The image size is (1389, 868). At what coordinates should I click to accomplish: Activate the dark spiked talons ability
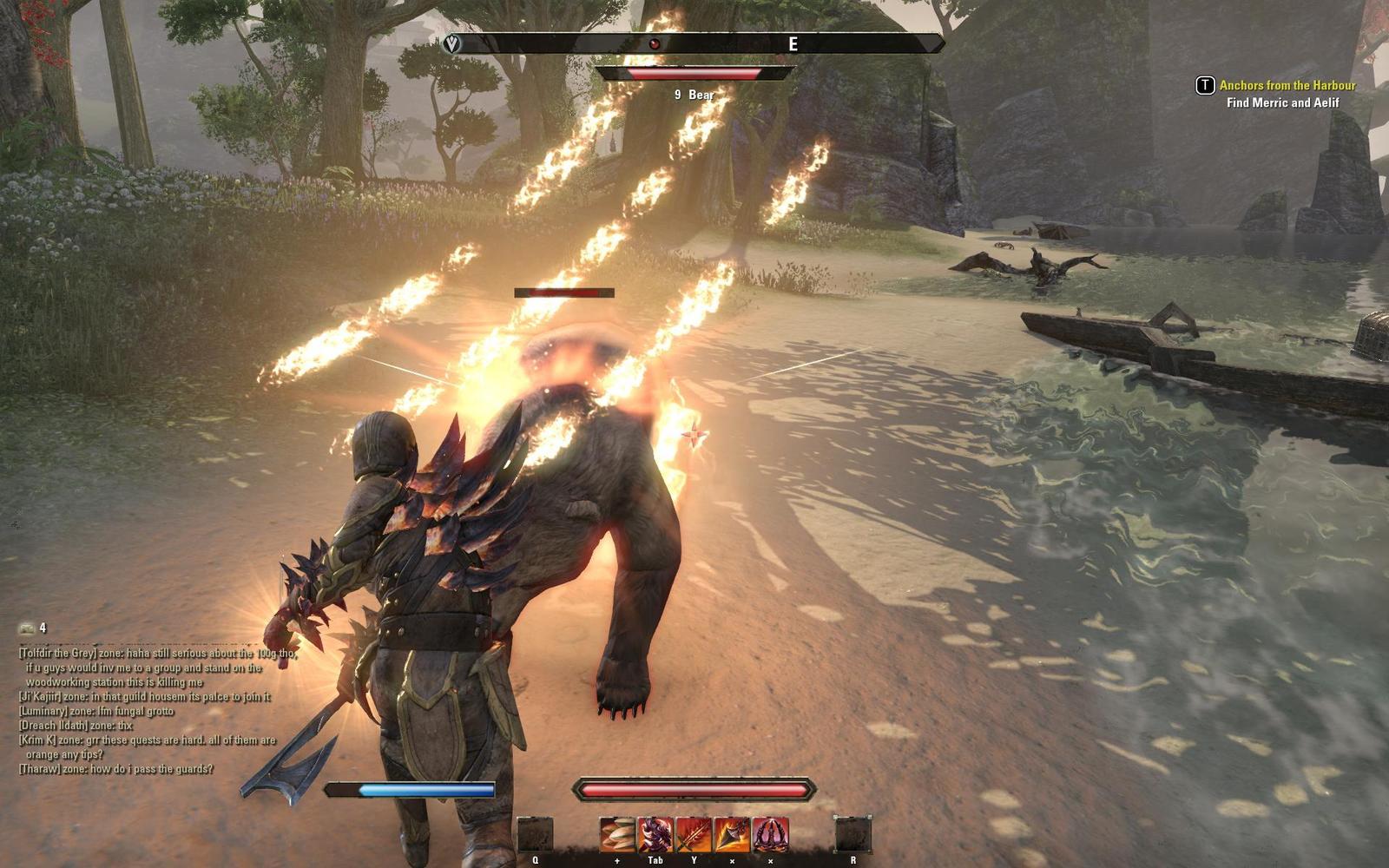click(770, 835)
